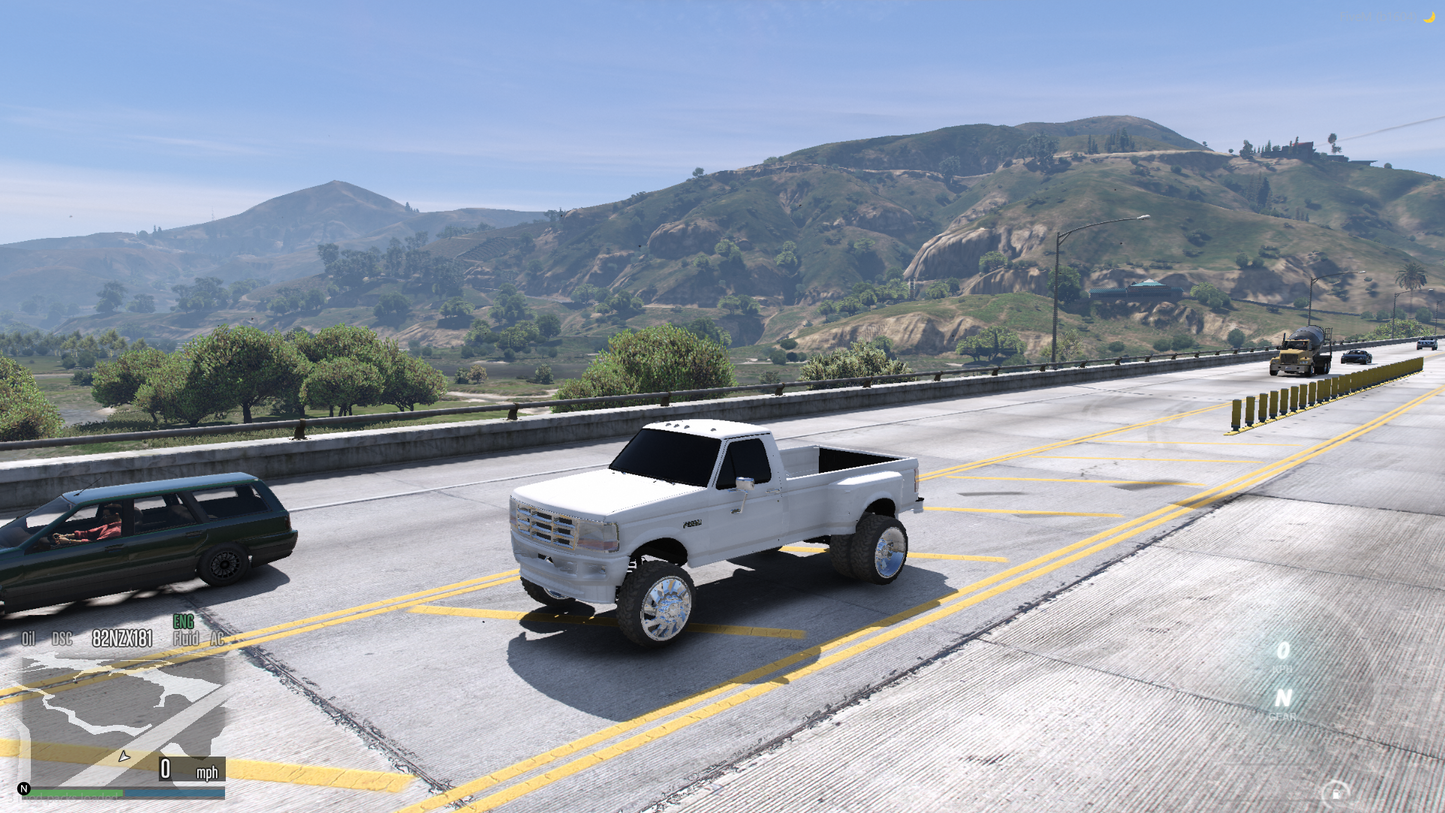The image size is (1445, 813).
Task: Click the faint circular emblem at bottom right
Action: coord(1336,790)
